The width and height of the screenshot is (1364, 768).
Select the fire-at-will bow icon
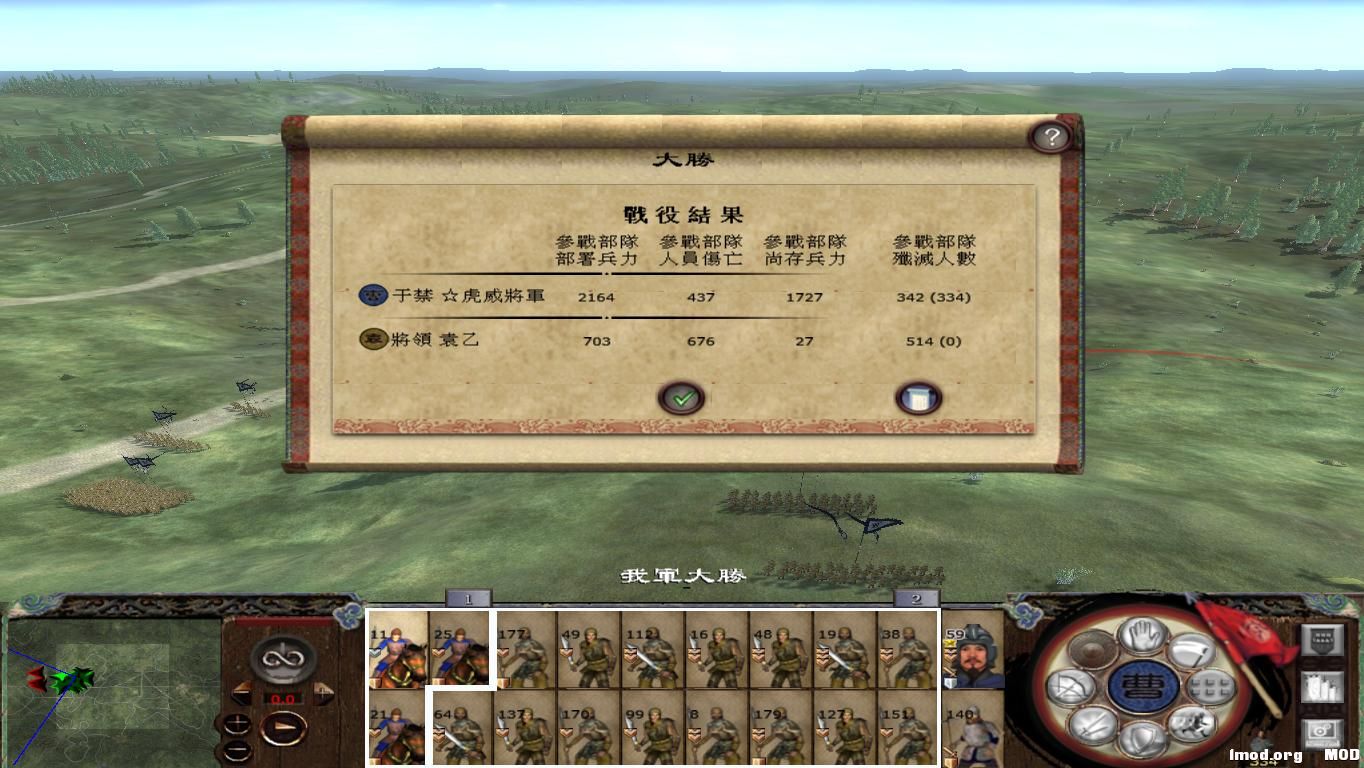[1070, 688]
